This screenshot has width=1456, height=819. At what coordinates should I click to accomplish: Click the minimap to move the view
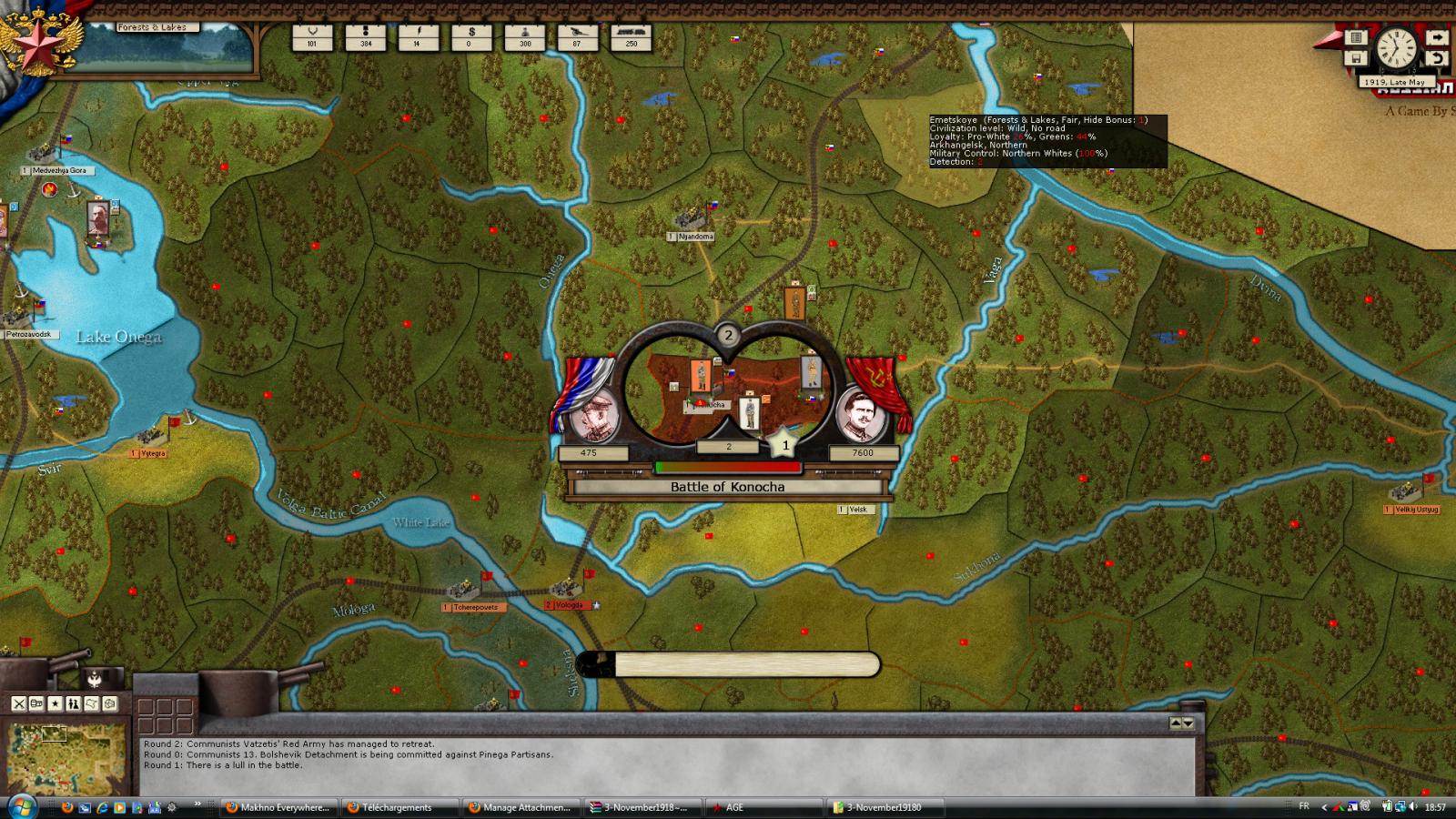click(x=64, y=757)
